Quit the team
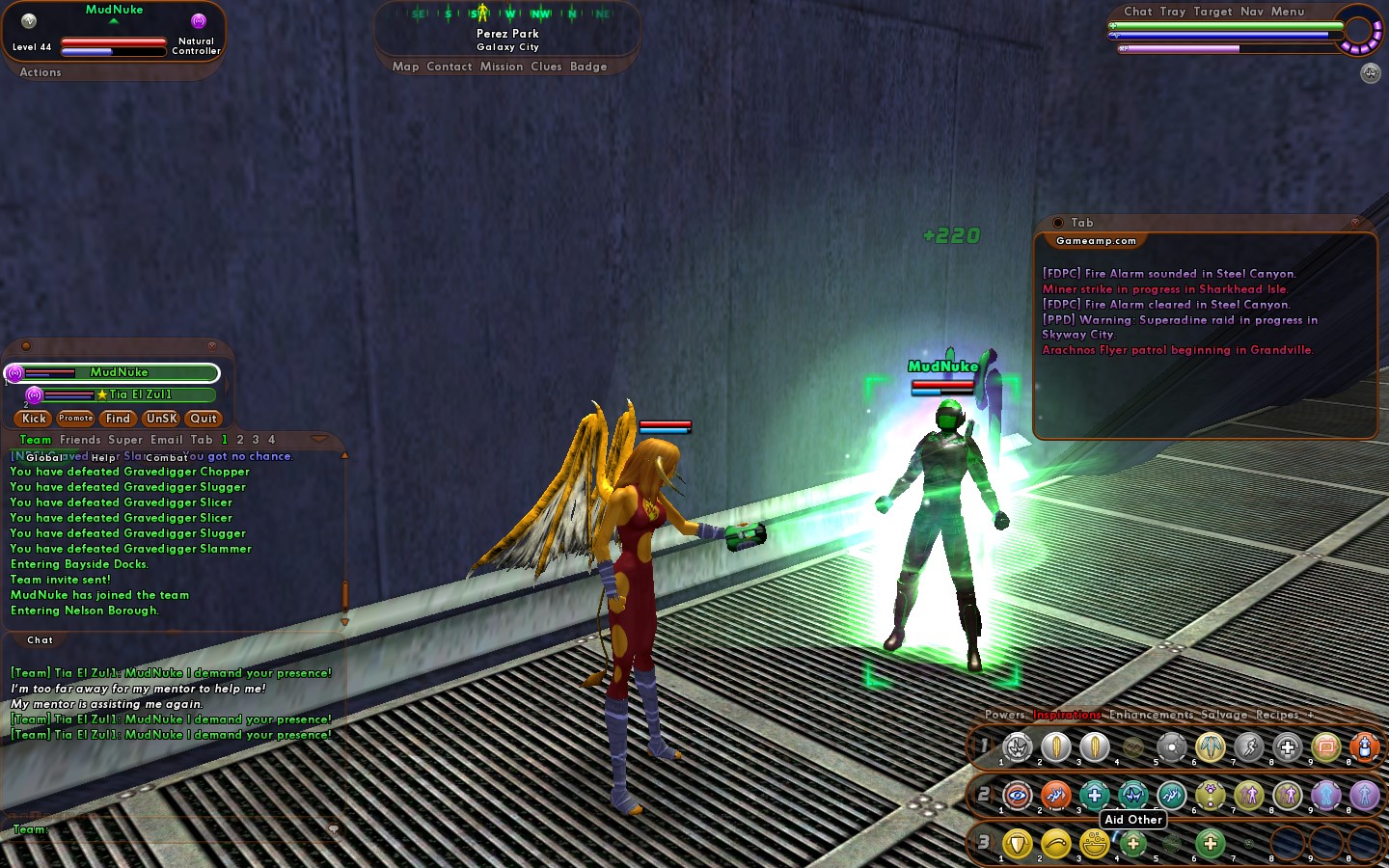This screenshot has height=868, width=1389. [204, 419]
